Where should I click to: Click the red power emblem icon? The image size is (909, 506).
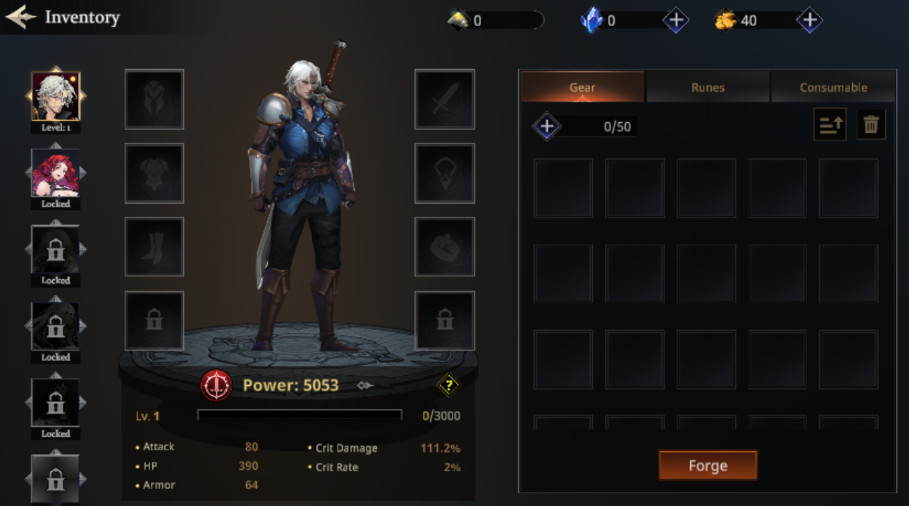[216, 385]
